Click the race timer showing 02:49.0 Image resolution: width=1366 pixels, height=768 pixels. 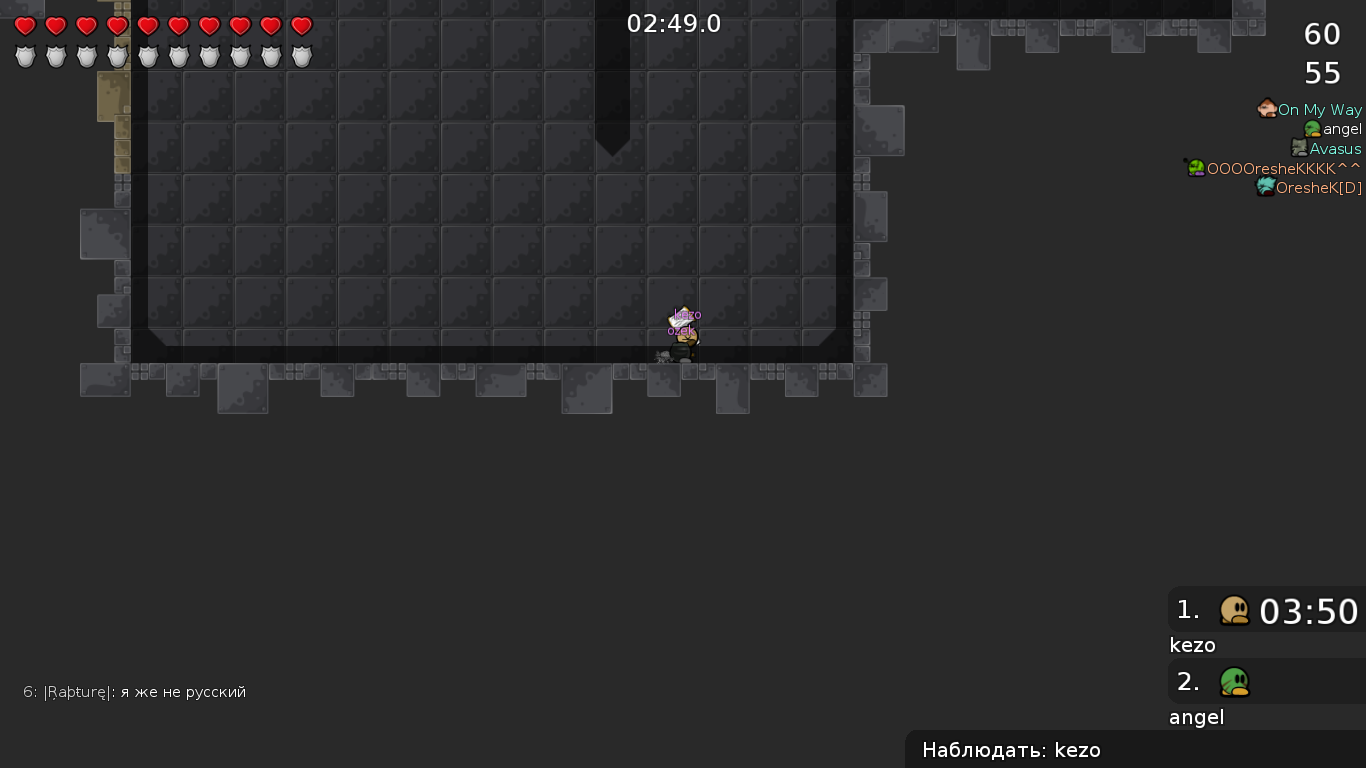point(674,23)
